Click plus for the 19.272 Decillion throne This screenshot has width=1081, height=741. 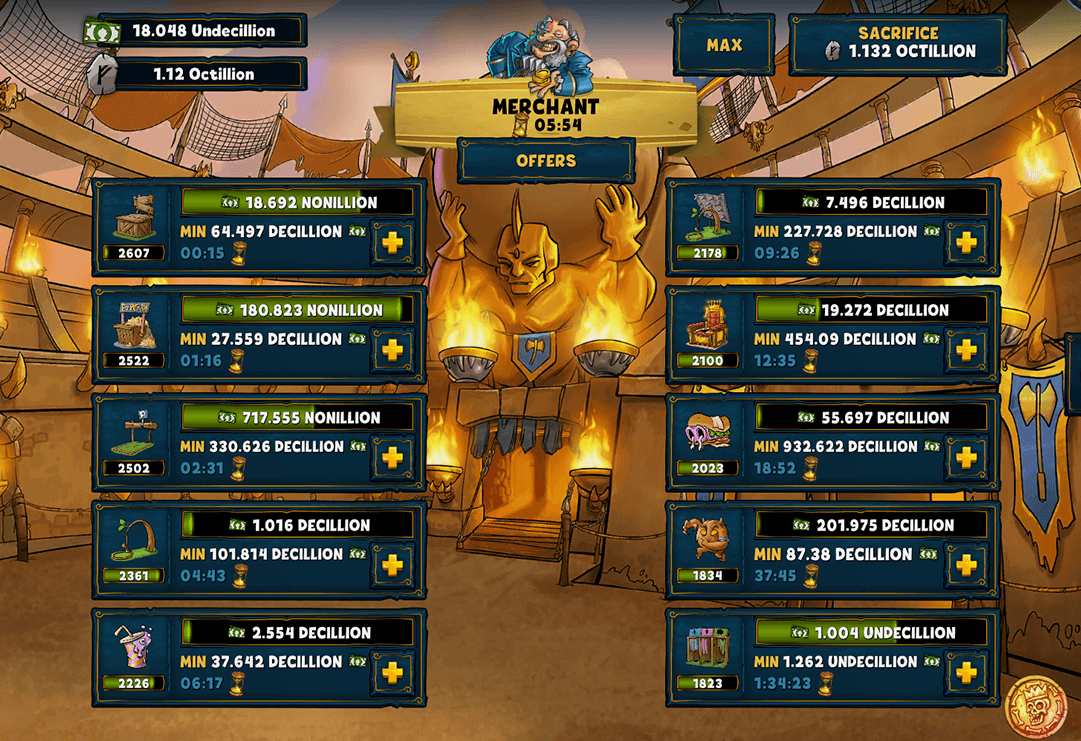(x=965, y=351)
